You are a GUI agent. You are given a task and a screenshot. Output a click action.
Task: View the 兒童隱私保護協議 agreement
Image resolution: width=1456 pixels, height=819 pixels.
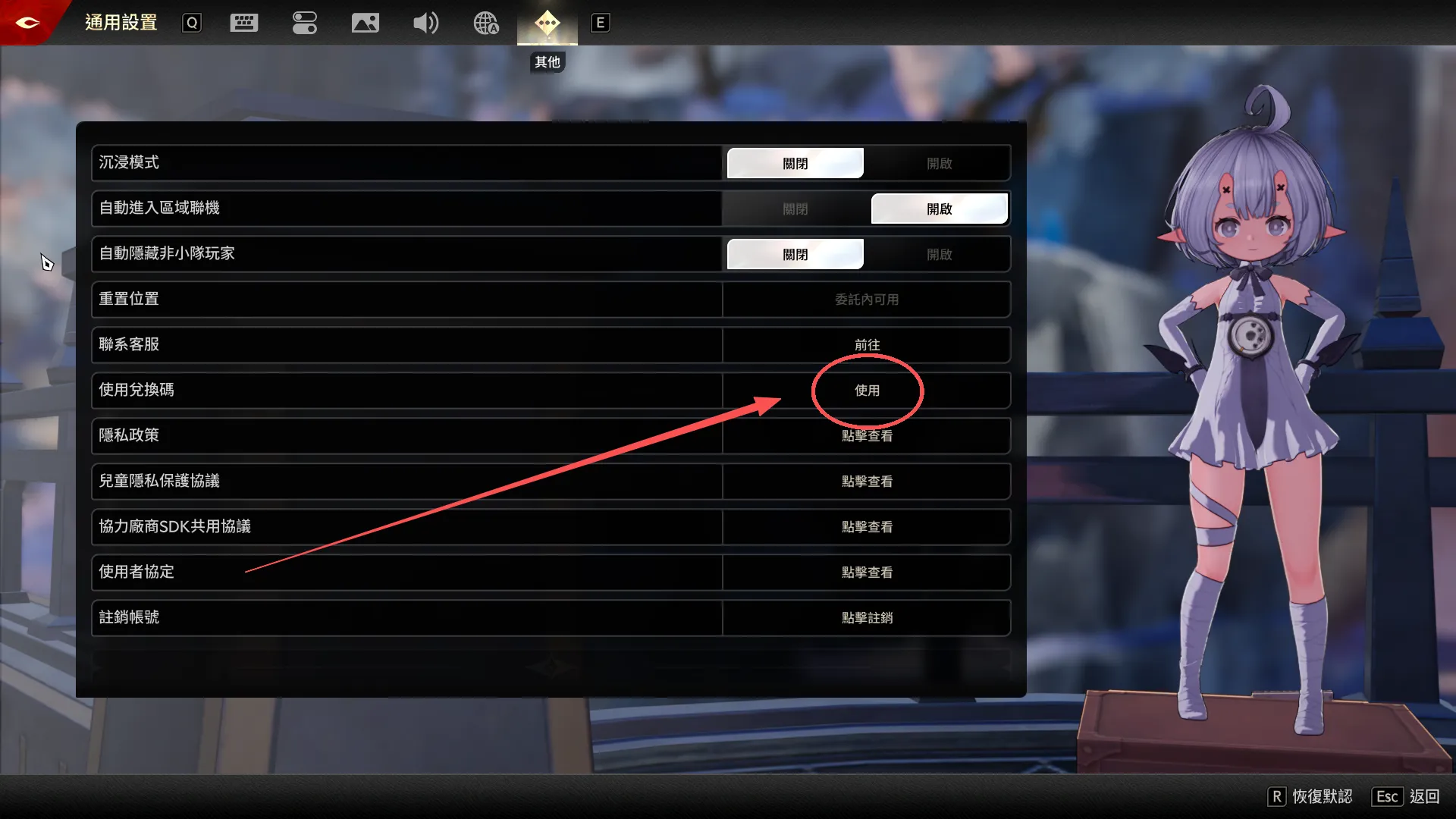tap(867, 481)
